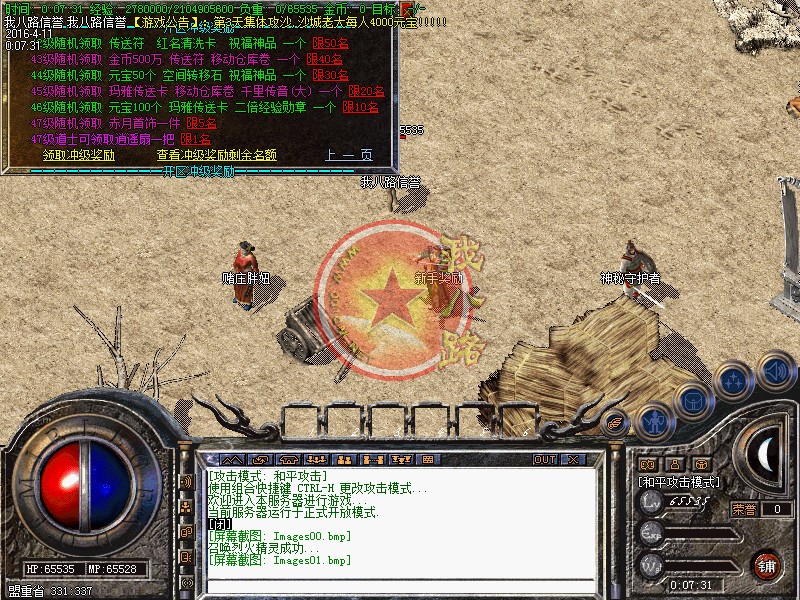Open the red 铺 shop button
This screenshot has width=800, height=600.
pyautogui.click(x=767, y=563)
